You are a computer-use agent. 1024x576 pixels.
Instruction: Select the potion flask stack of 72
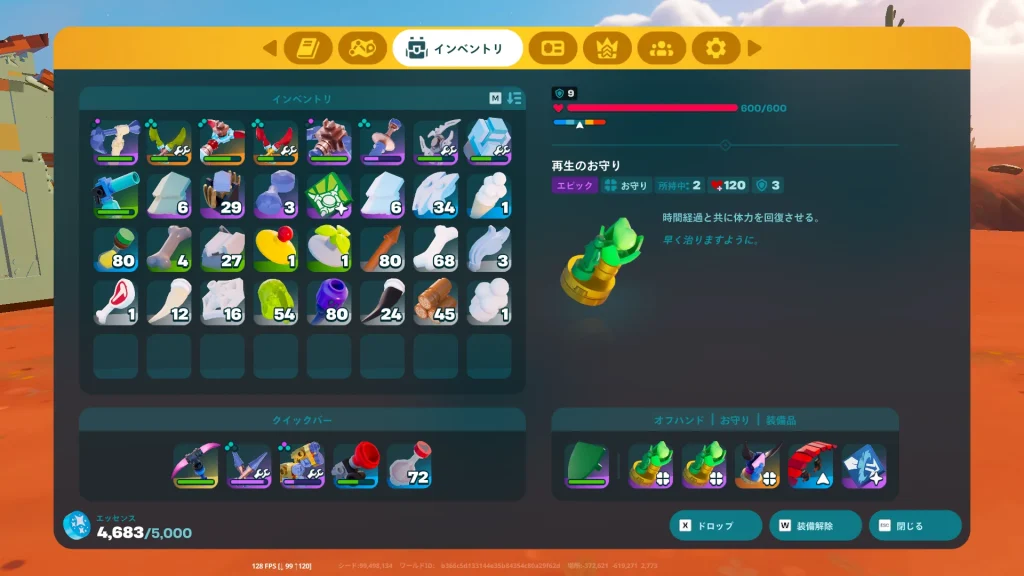[410, 466]
